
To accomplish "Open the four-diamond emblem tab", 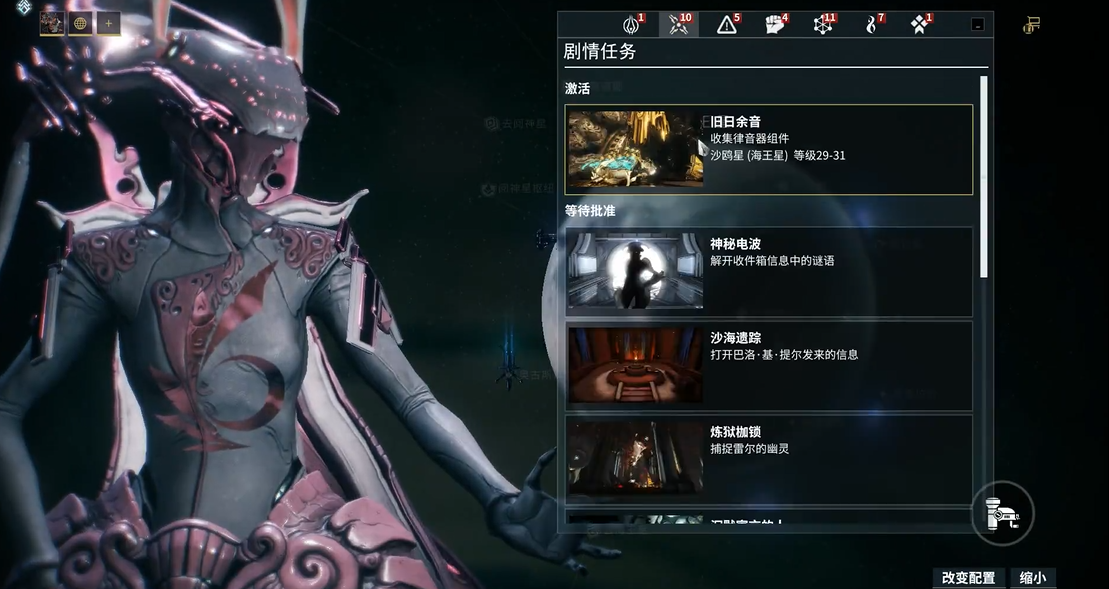I will [919, 25].
